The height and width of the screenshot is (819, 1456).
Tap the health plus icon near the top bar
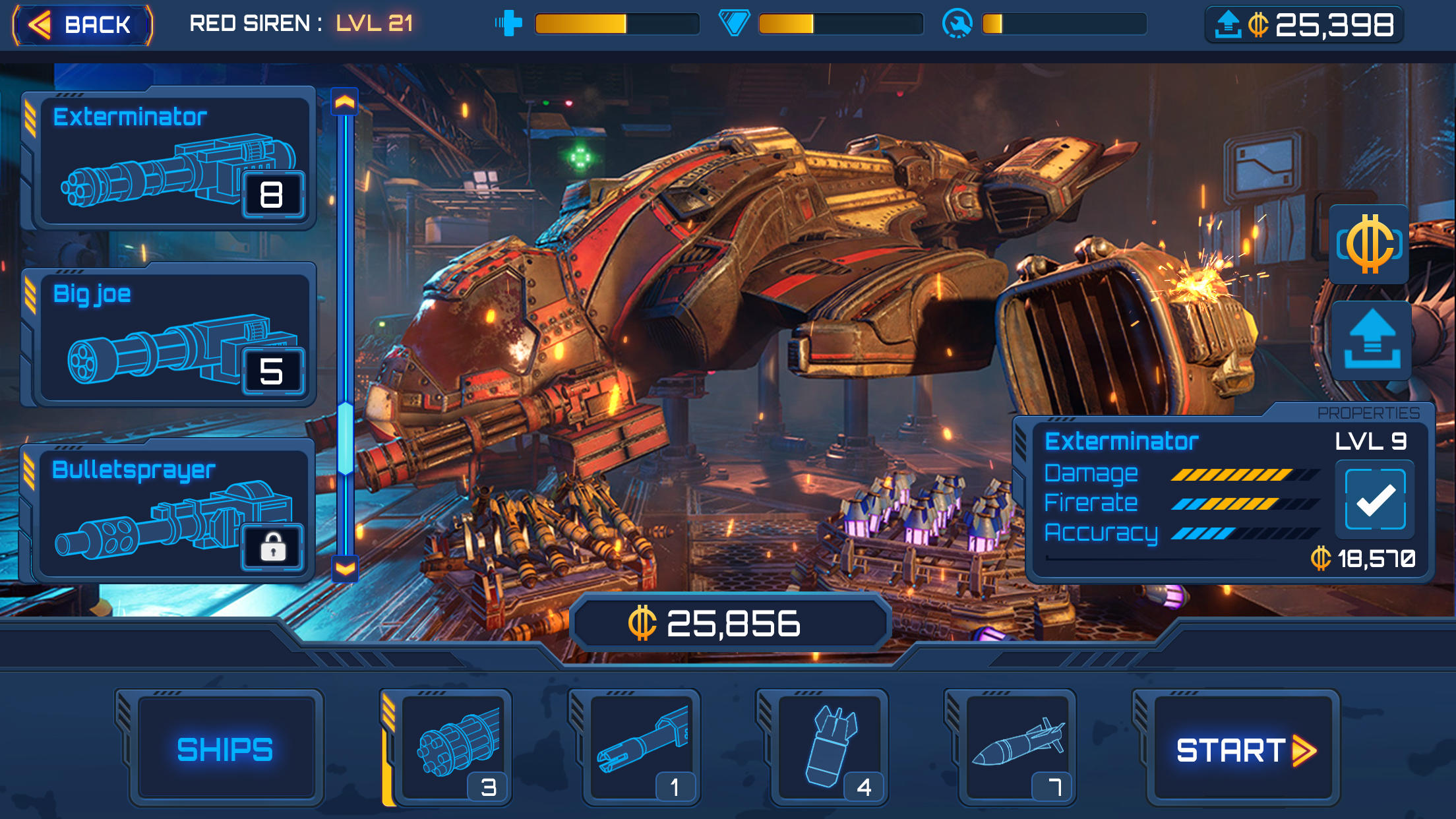click(x=509, y=22)
